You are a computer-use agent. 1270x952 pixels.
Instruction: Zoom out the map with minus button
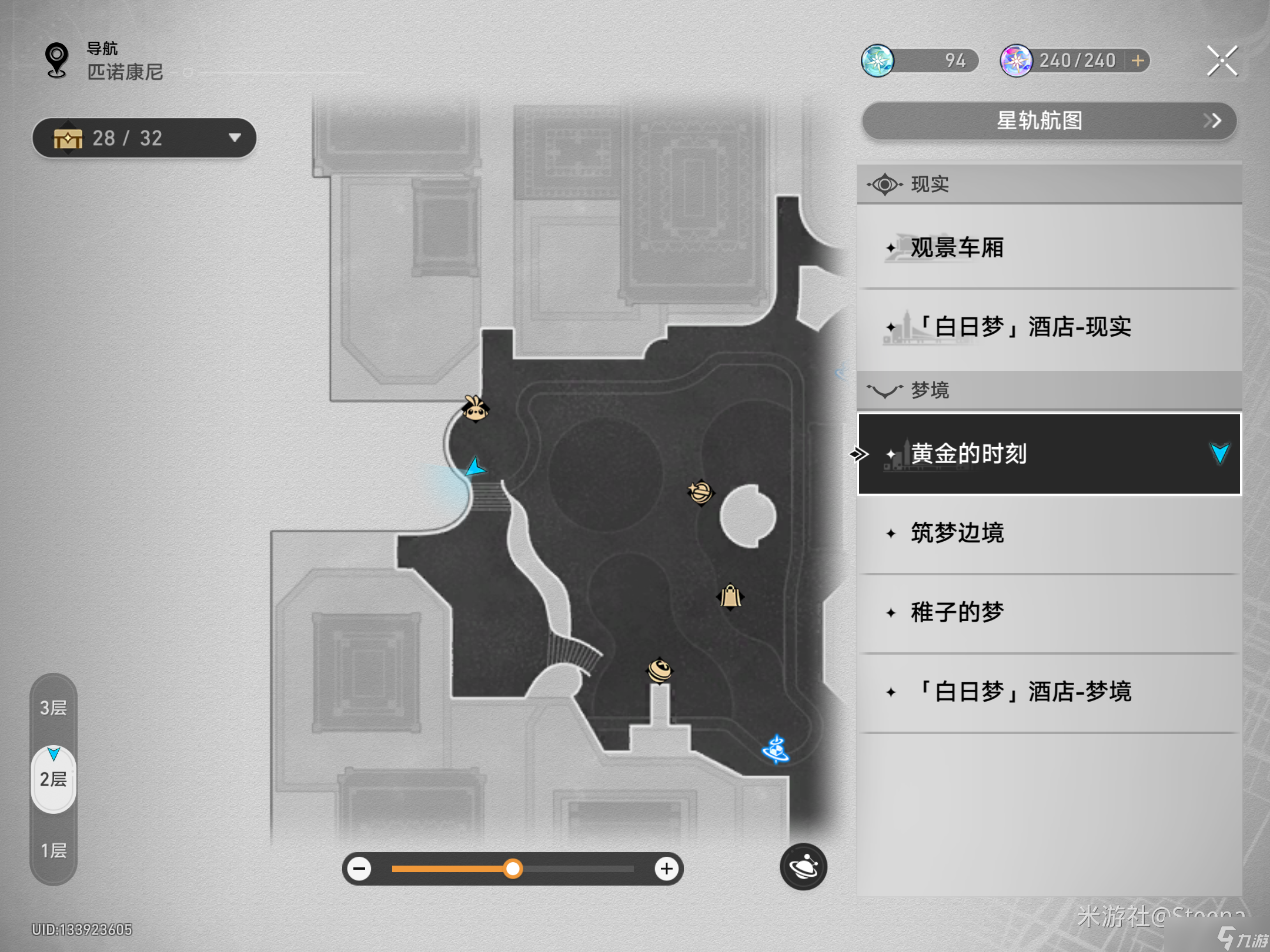point(359,869)
